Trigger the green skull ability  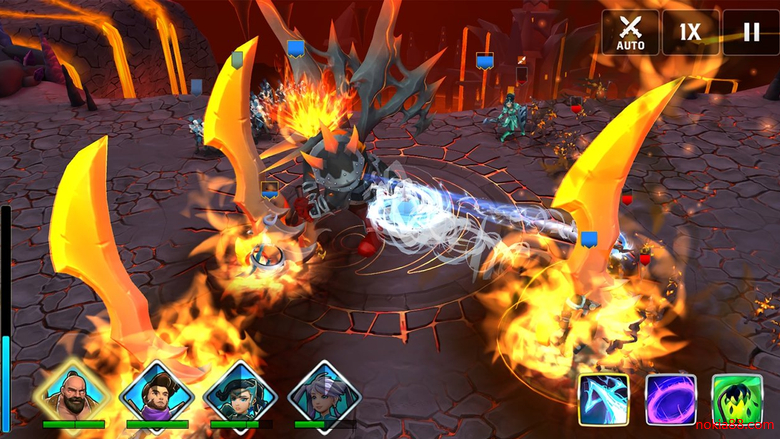(737, 399)
